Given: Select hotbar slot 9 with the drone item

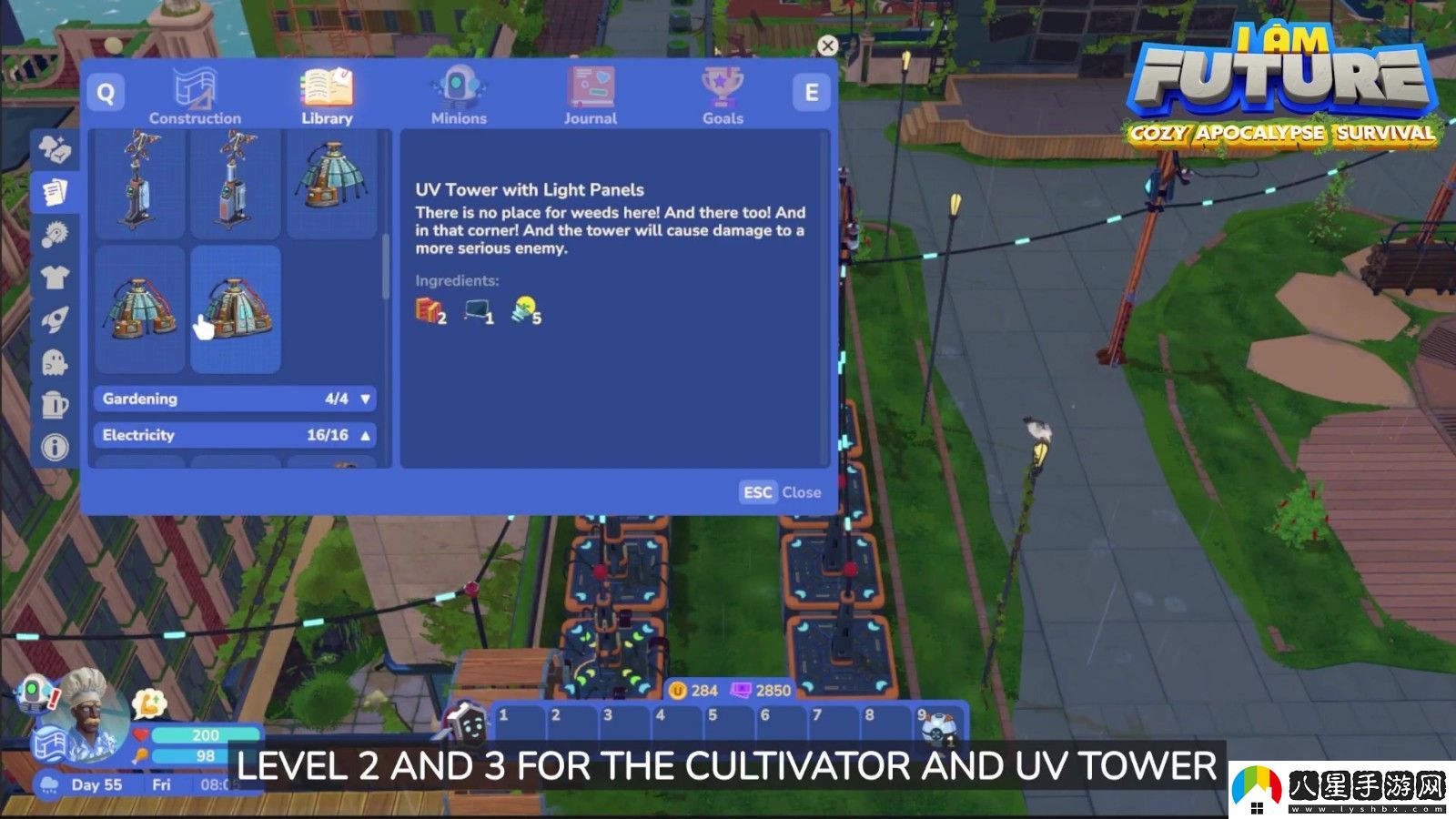Looking at the screenshot, I should [x=936, y=727].
